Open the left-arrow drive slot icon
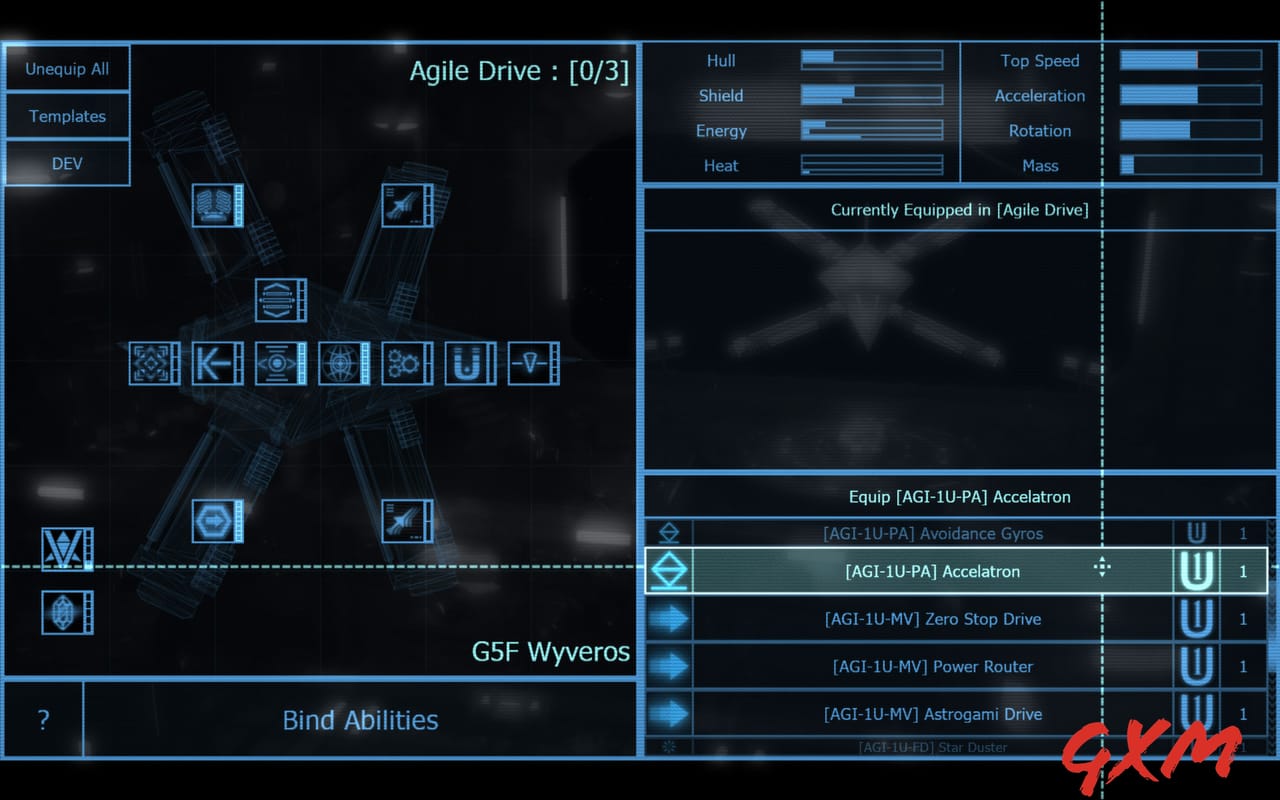This screenshot has width=1280, height=800. (x=216, y=363)
